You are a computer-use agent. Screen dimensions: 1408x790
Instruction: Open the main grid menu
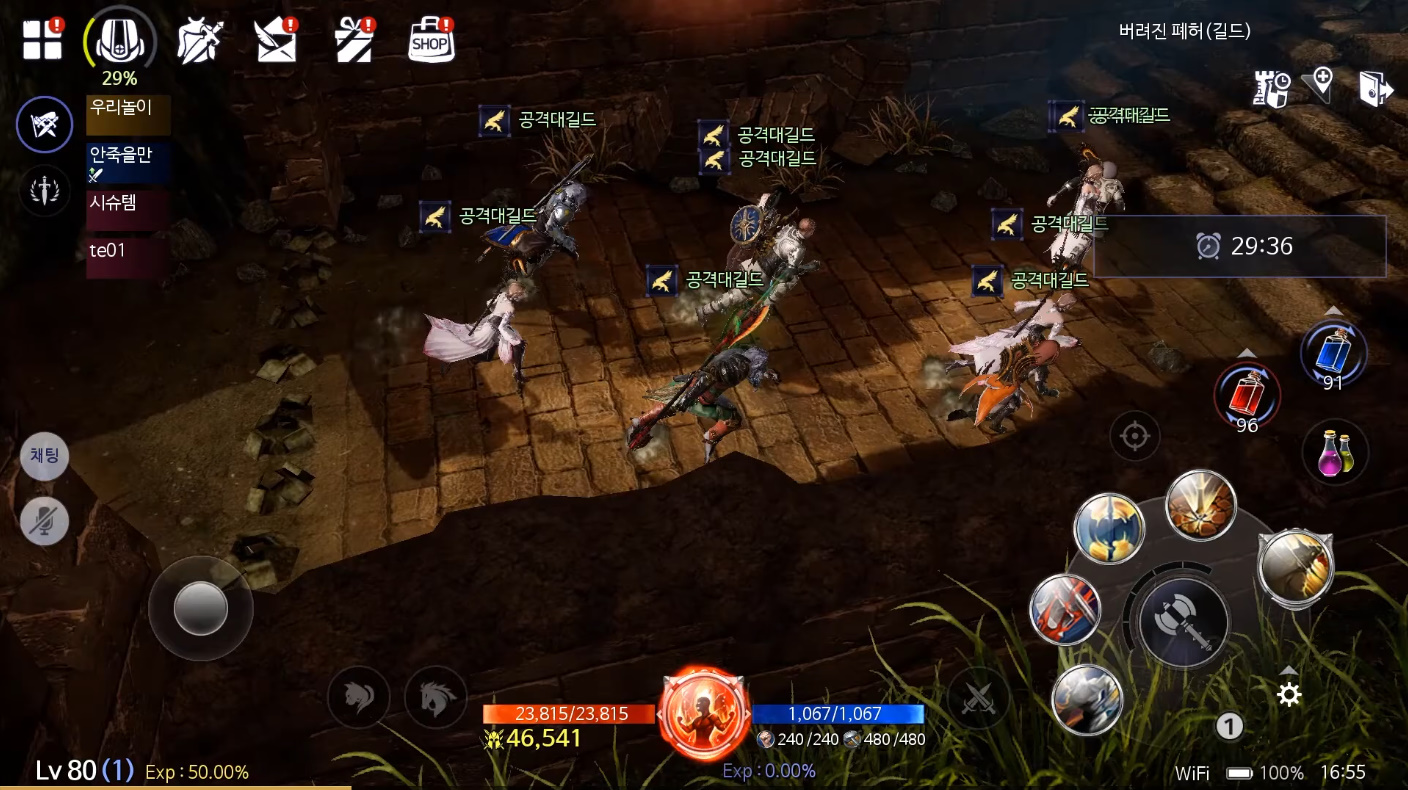[43, 40]
